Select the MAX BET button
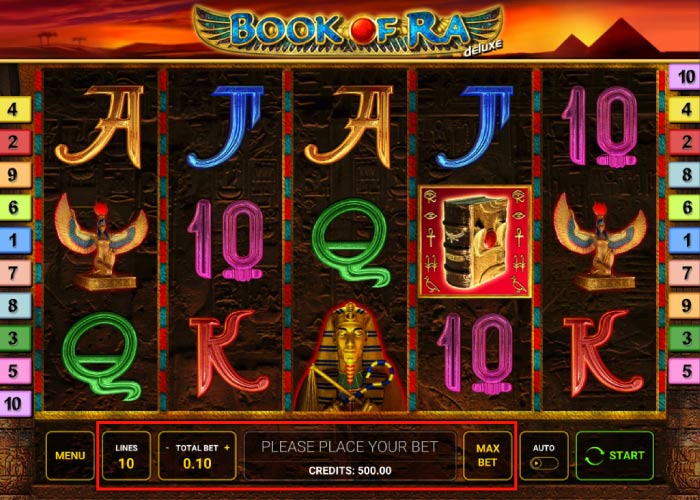The width and height of the screenshot is (700, 500). [x=487, y=456]
